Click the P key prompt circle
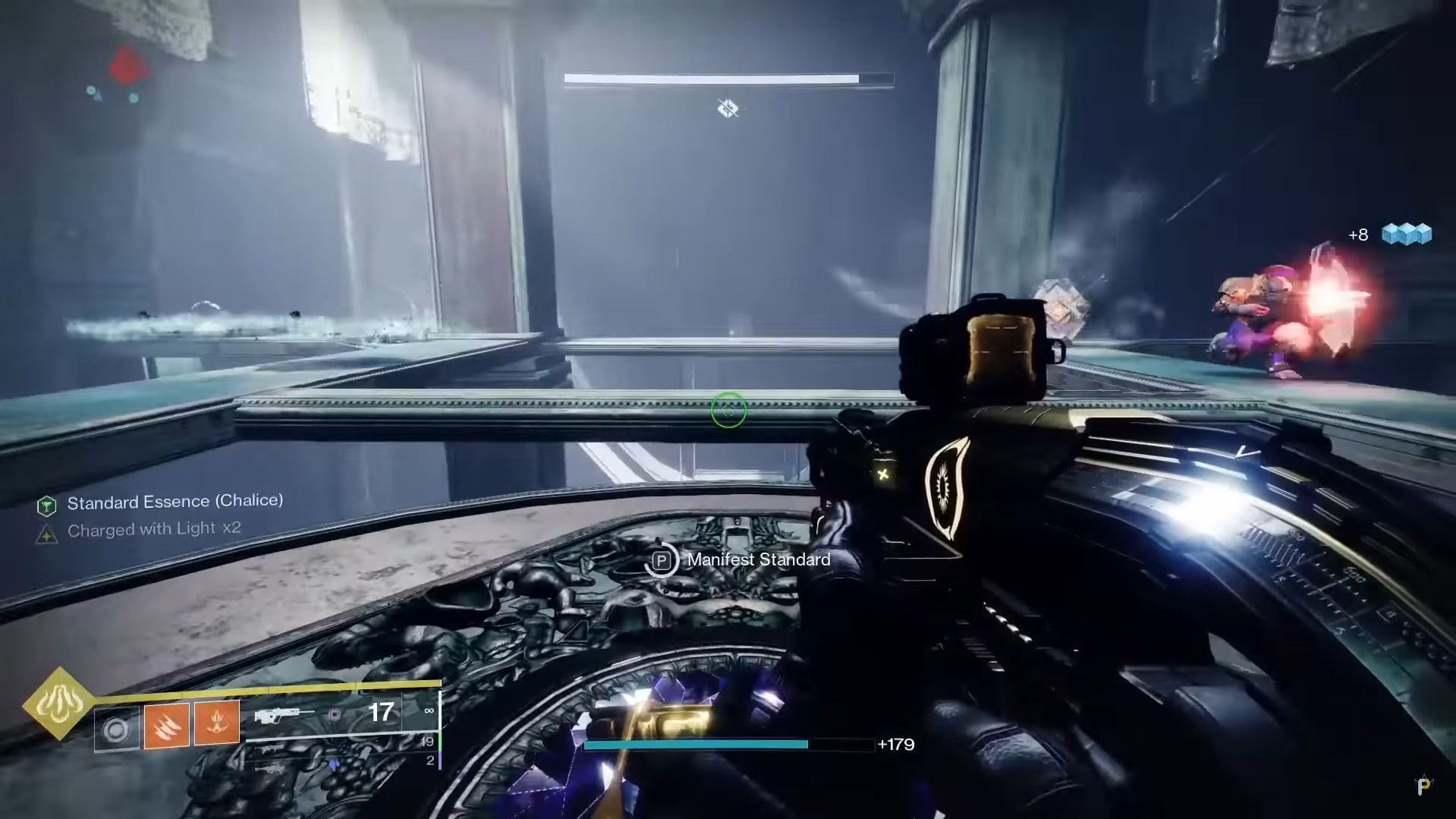 pos(663,560)
